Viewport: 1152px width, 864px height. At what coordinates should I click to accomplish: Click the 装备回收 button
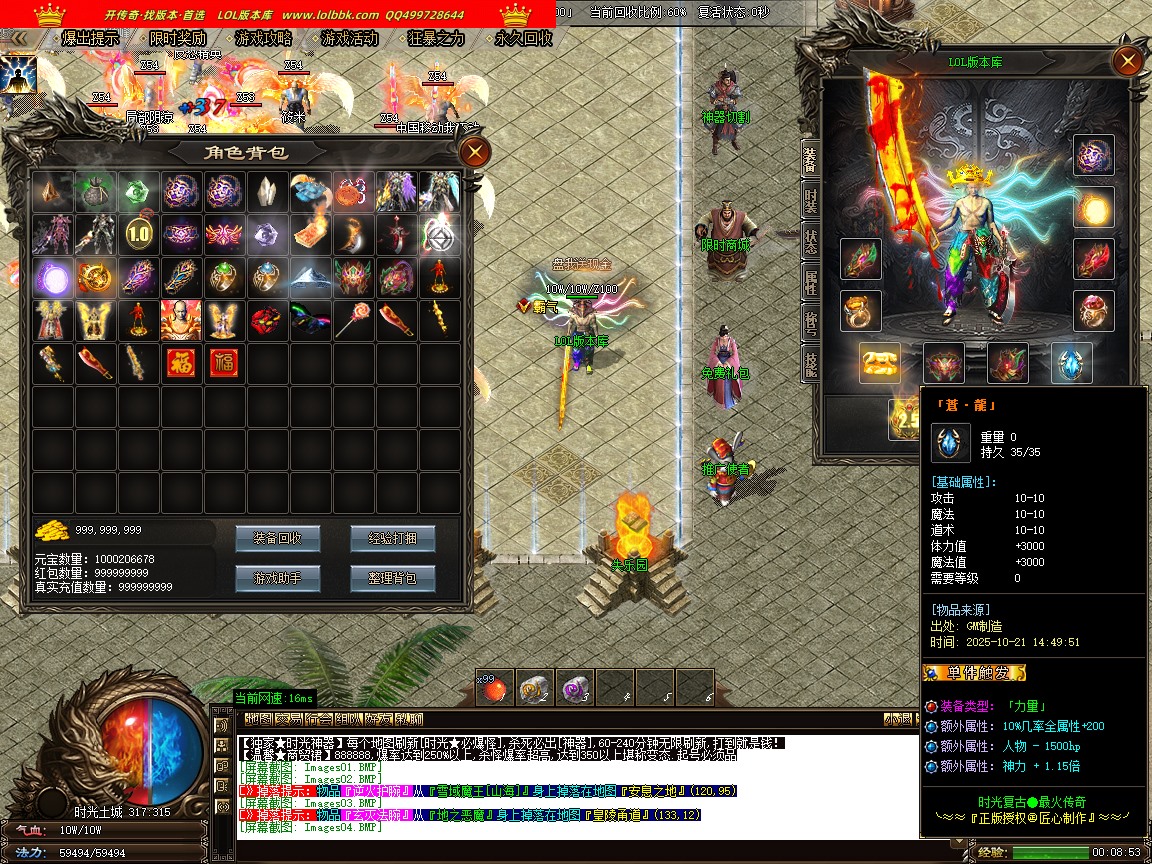tap(277, 538)
